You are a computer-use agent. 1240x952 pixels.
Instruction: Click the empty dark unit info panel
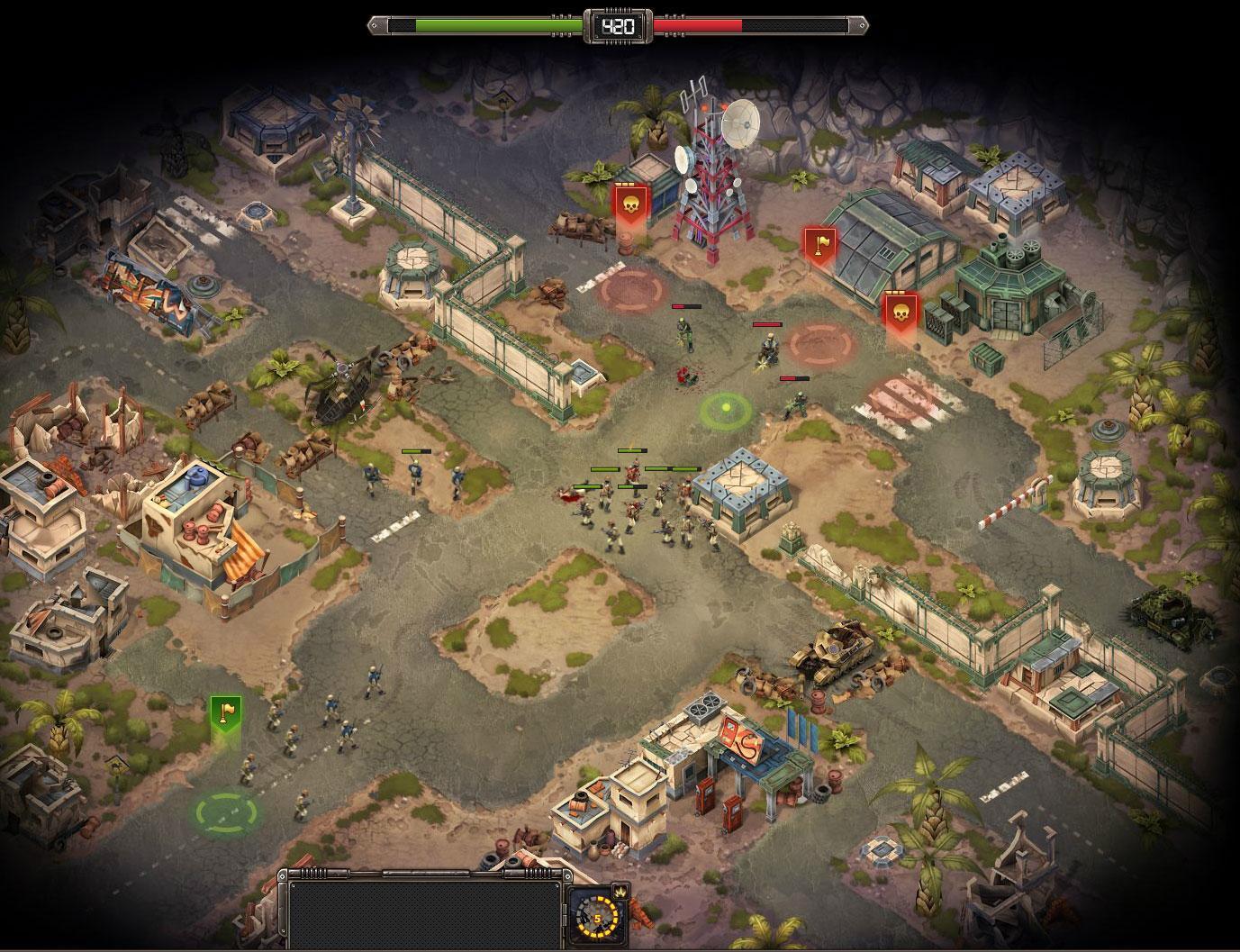click(x=423, y=912)
